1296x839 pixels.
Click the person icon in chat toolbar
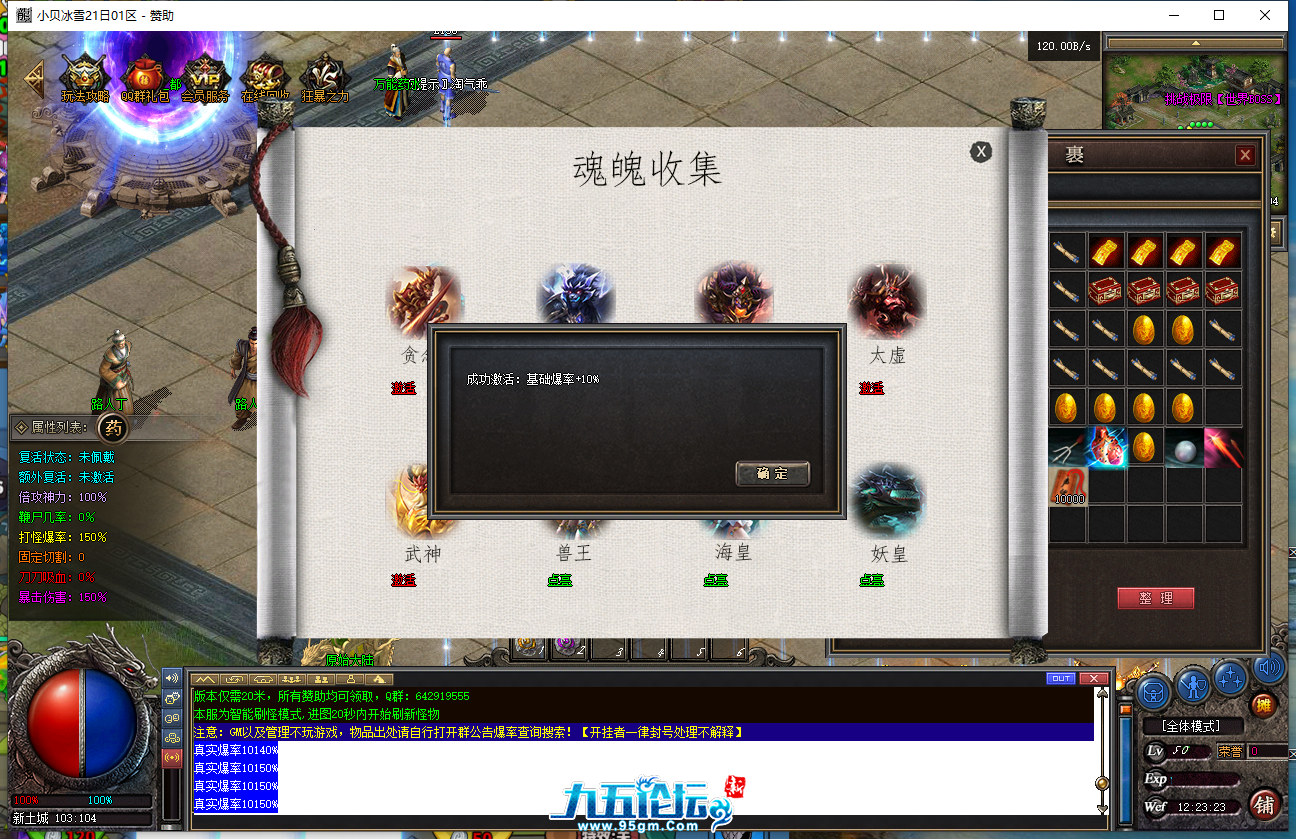point(351,679)
